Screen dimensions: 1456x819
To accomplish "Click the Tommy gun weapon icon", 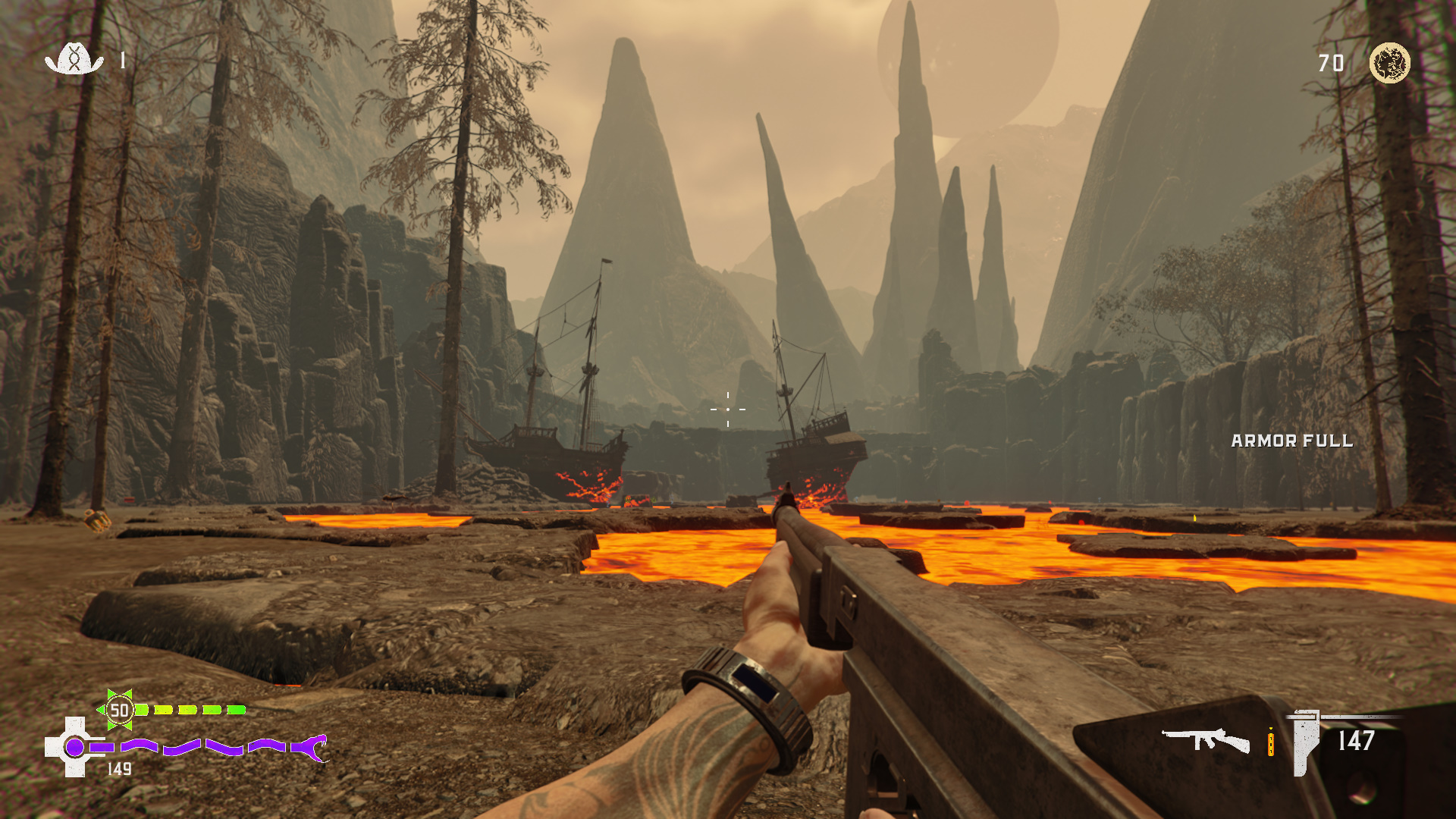I will [x=1205, y=739].
